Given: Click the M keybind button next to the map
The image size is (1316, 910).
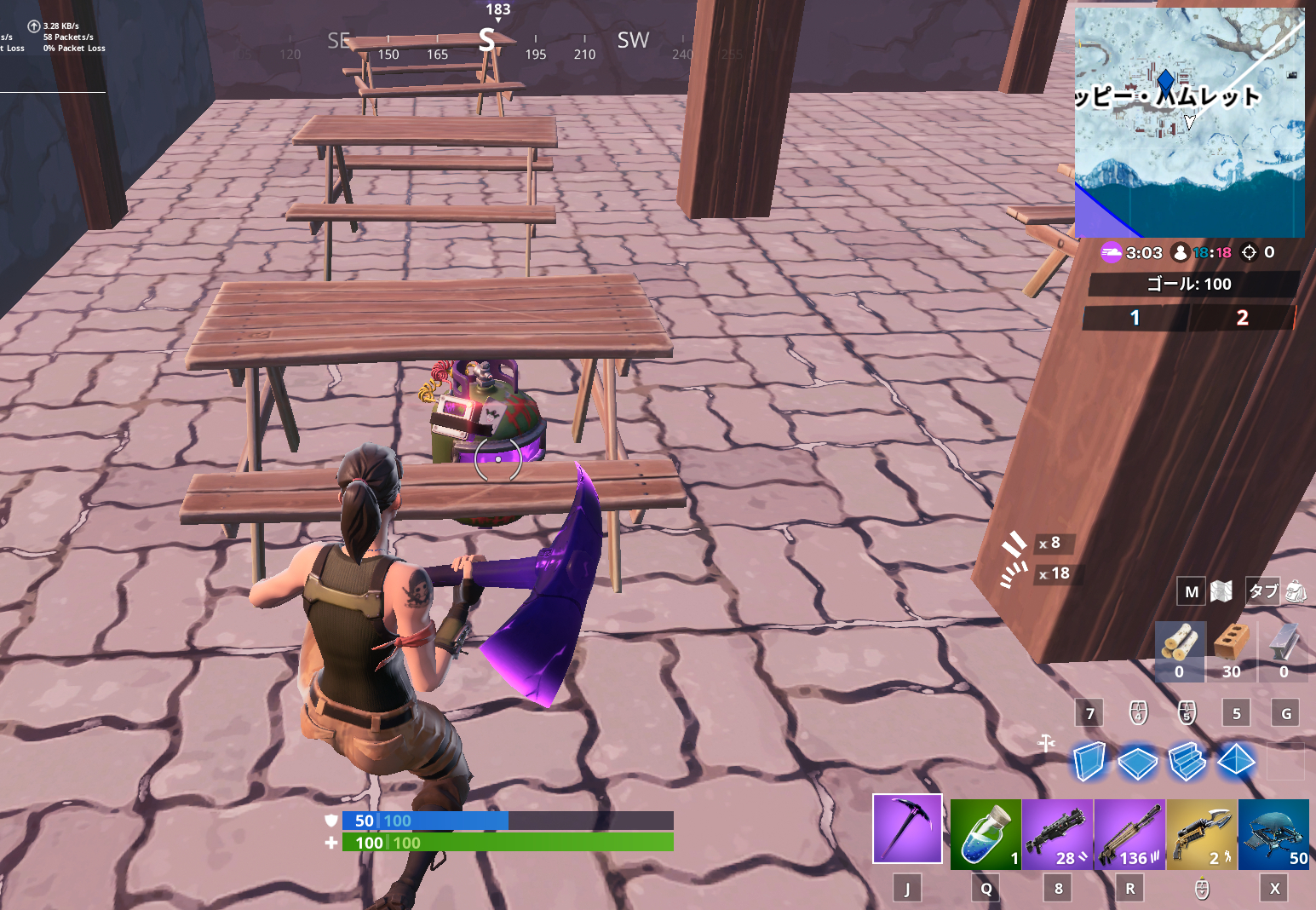Looking at the screenshot, I should [x=1191, y=590].
